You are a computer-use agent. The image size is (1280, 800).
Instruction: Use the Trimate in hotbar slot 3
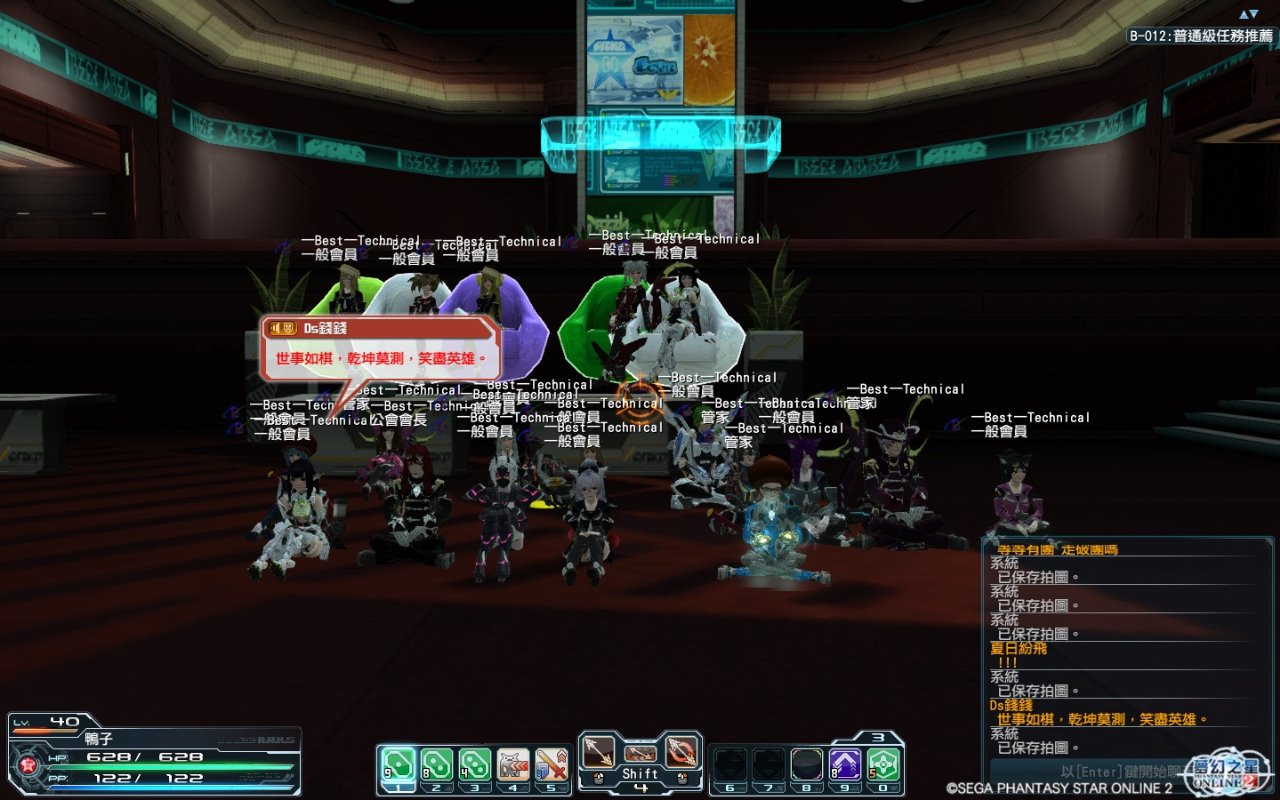tap(474, 765)
